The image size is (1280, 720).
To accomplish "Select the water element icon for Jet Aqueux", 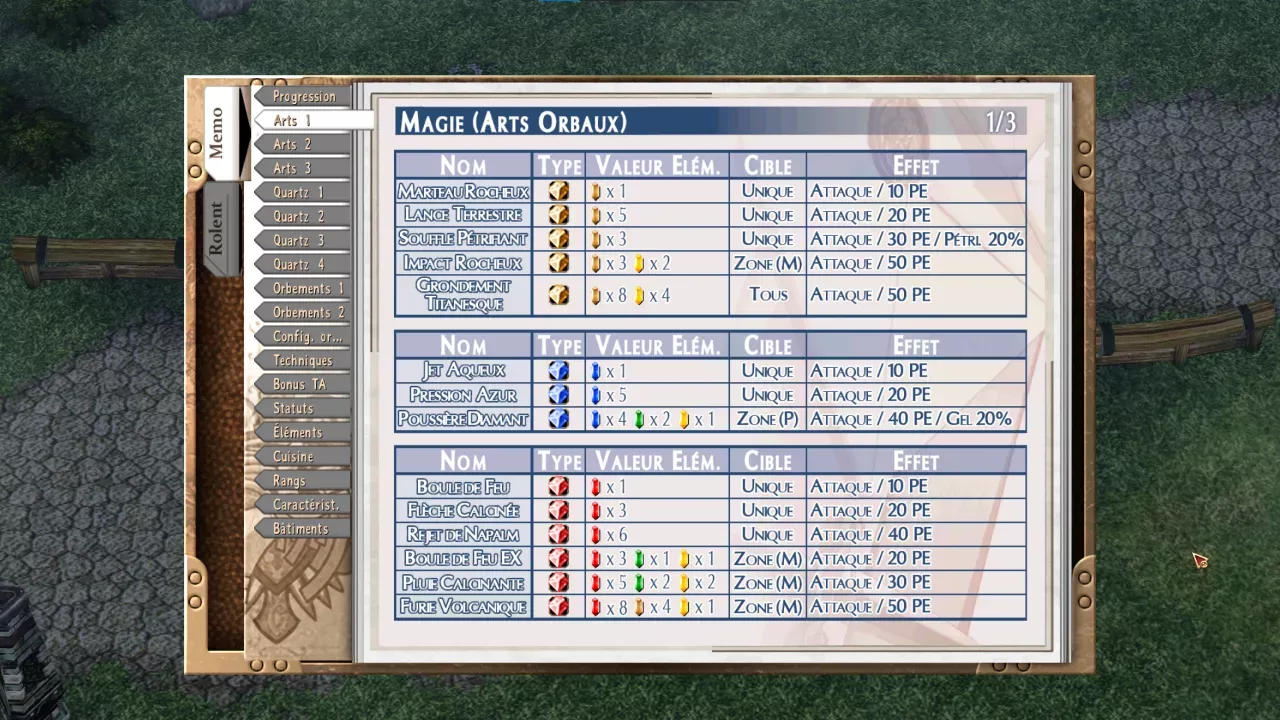I will tap(558, 371).
